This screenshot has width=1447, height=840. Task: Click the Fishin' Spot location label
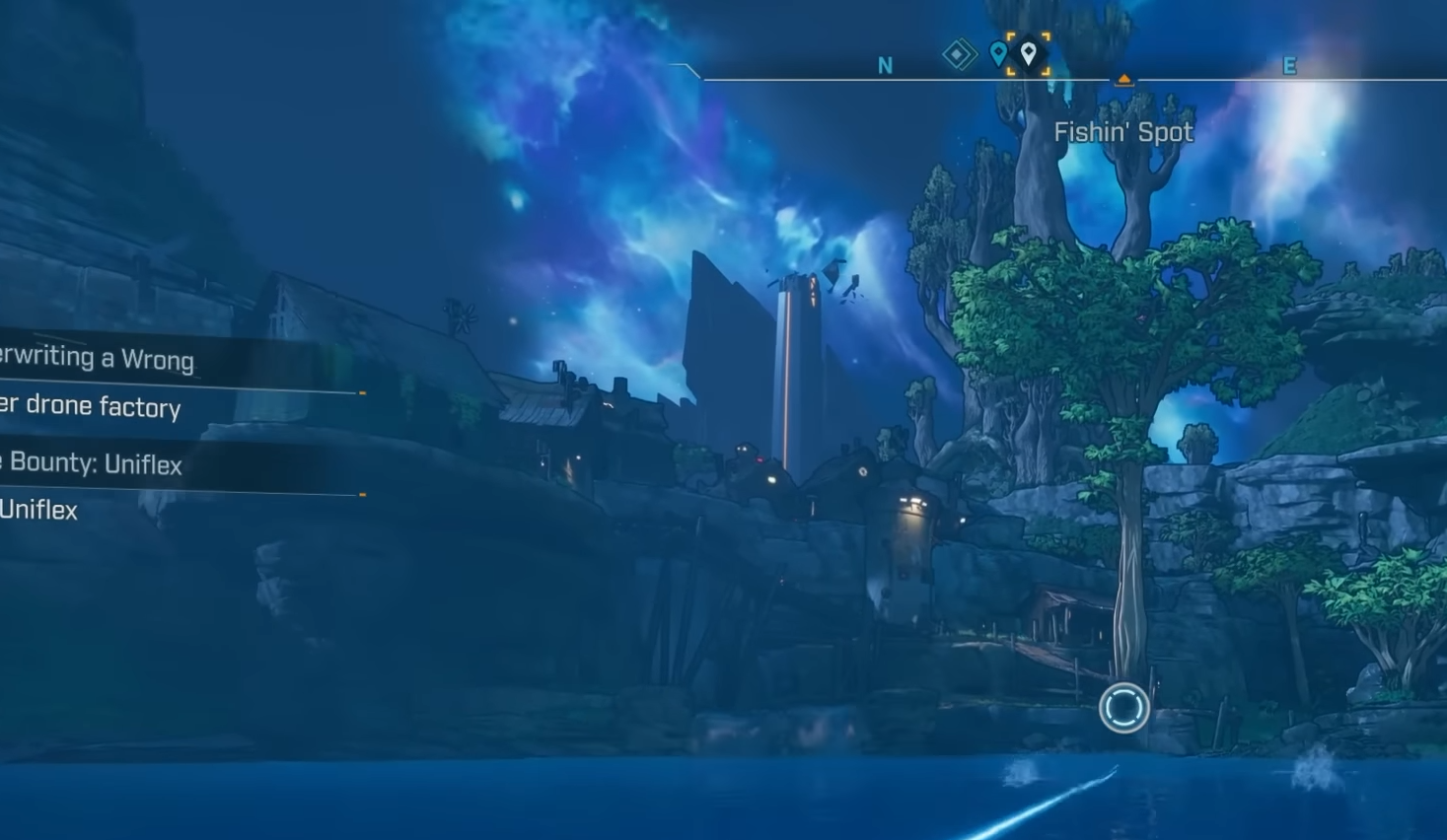[1124, 131]
